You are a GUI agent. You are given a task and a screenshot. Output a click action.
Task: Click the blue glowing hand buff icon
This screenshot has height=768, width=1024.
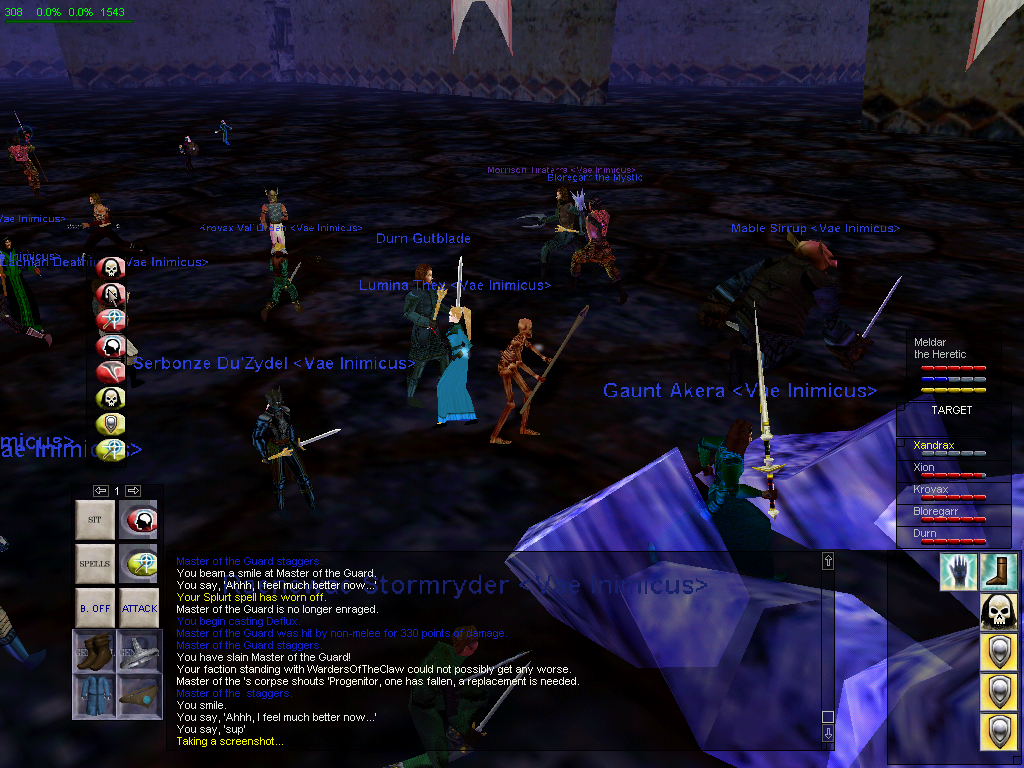[958, 571]
